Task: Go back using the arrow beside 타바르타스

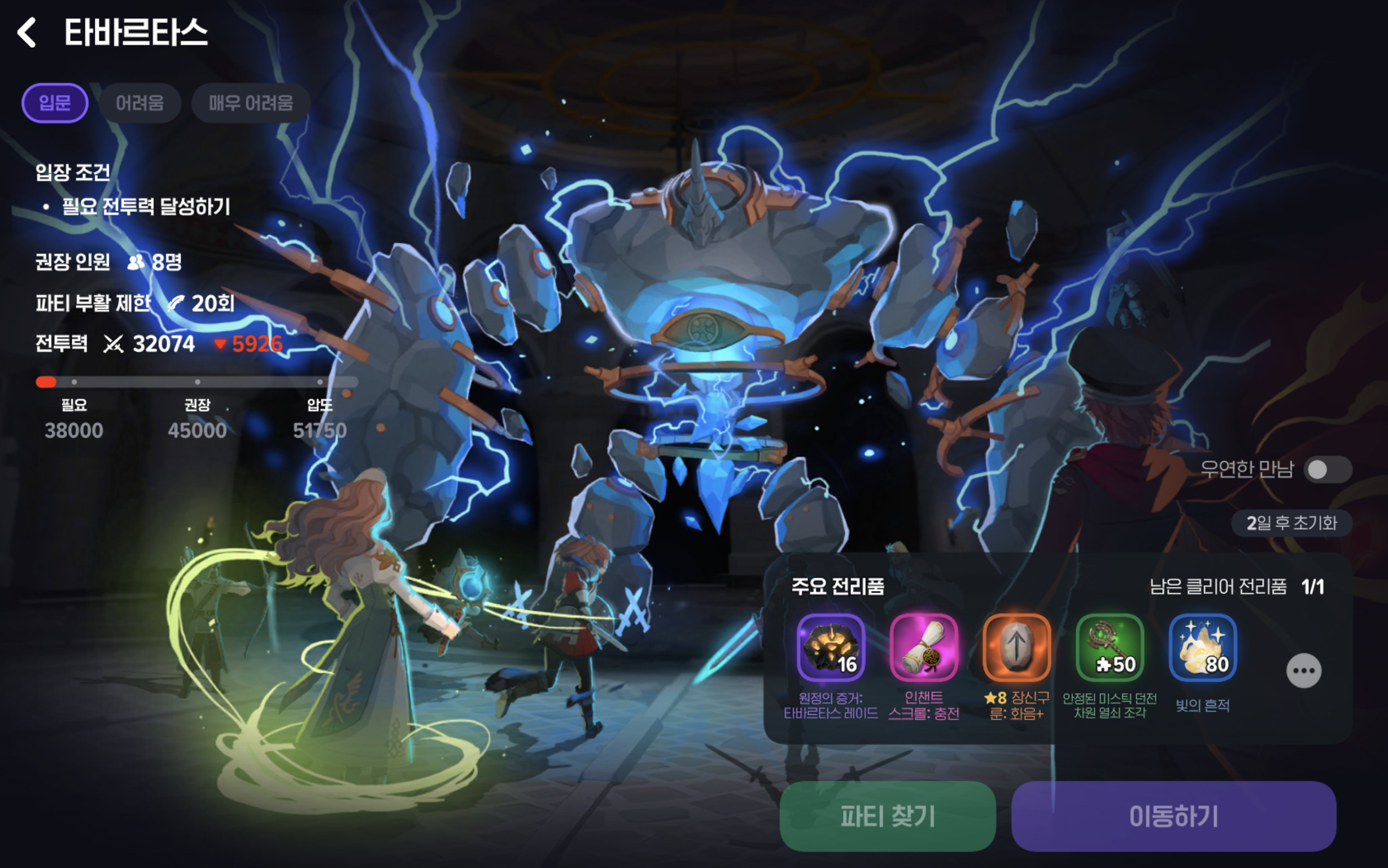Action: click(27, 32)
